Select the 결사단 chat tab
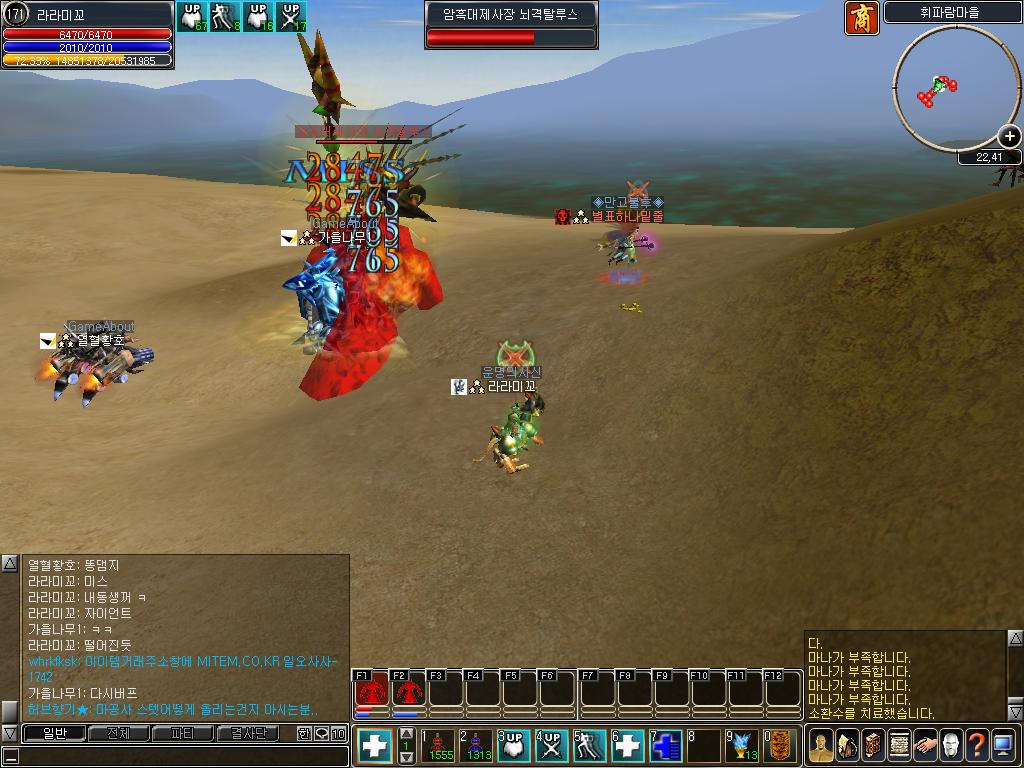The image size is (1024, 768). (247, 733)
